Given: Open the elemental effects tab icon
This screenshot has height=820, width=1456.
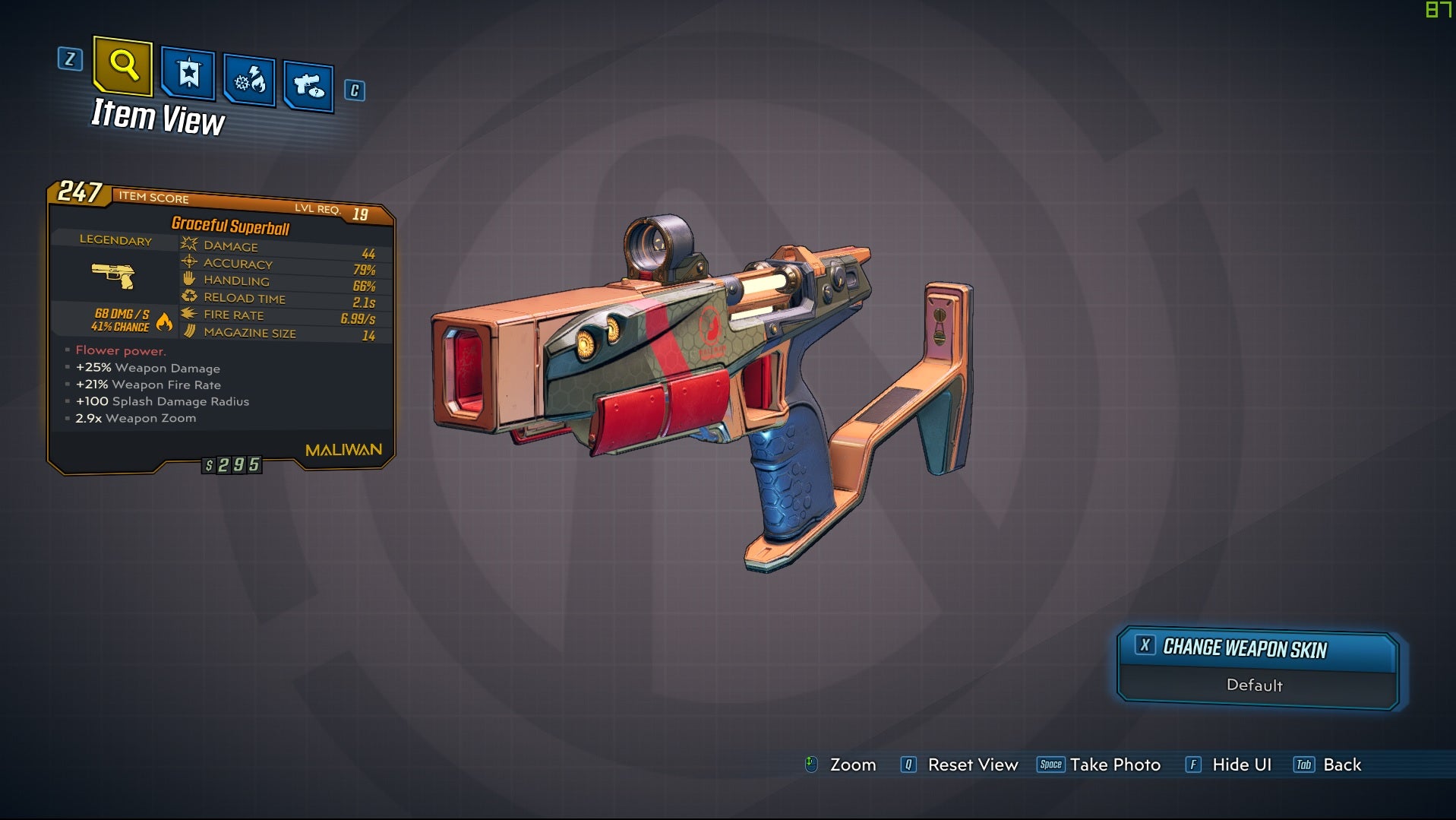Looking at the screenshot, I should click(249, 79).
